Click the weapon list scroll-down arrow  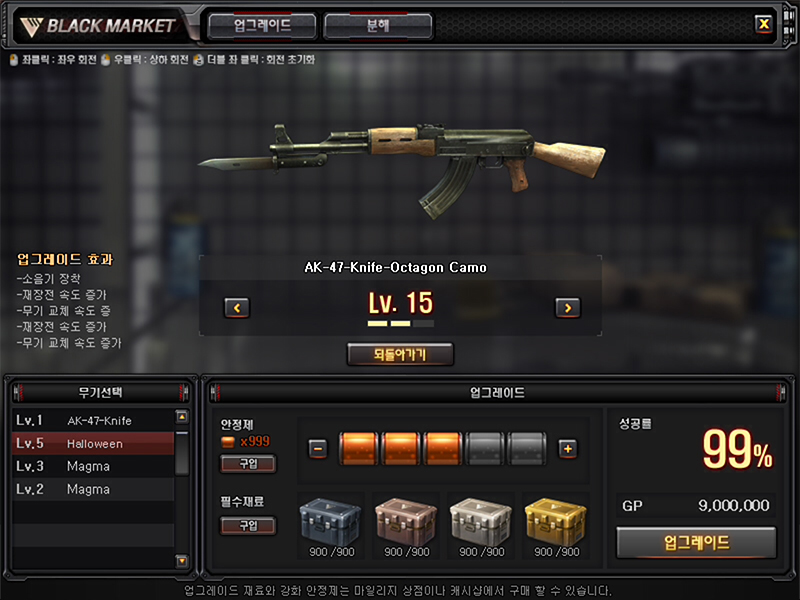181,561
